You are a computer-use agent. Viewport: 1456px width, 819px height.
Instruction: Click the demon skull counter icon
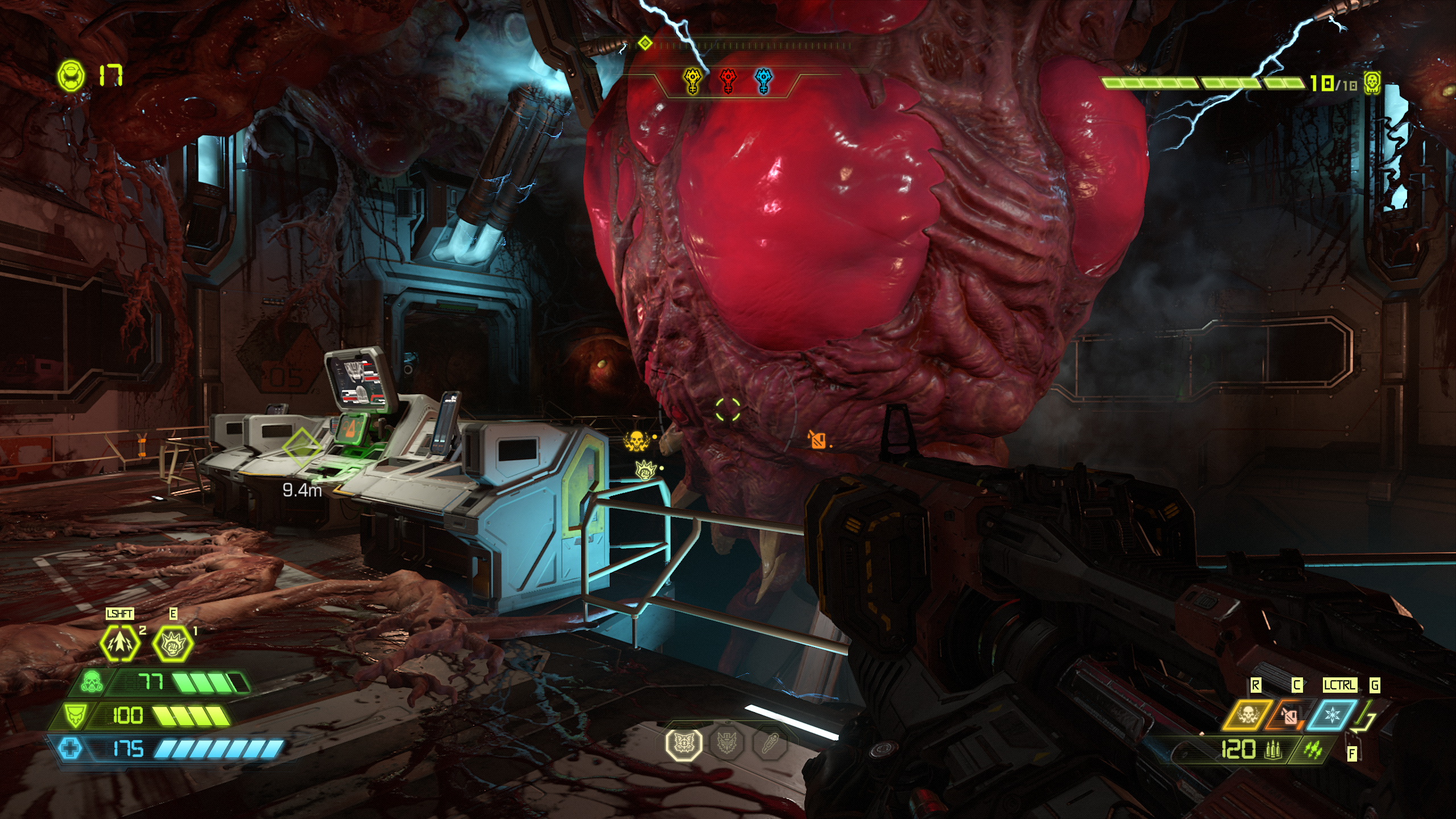1372,84
